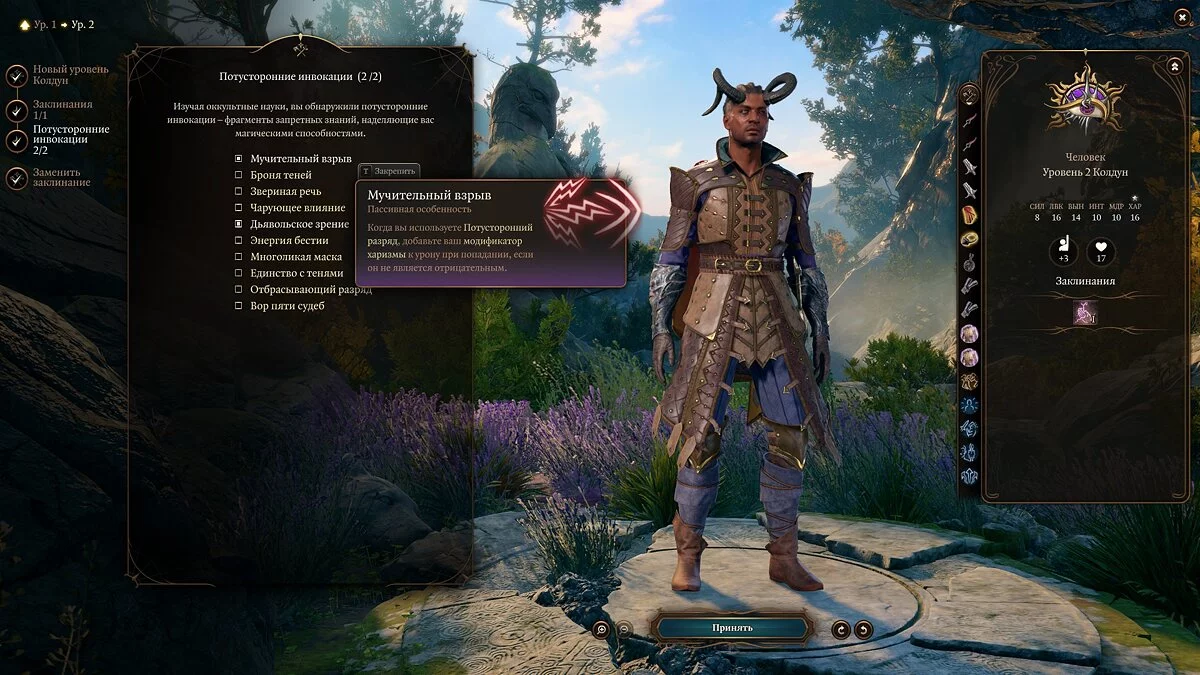Click the Eldritch Blast spell icon under Заклинания
Screen dimensions: 1200x675
click(x=1085, y=313)
